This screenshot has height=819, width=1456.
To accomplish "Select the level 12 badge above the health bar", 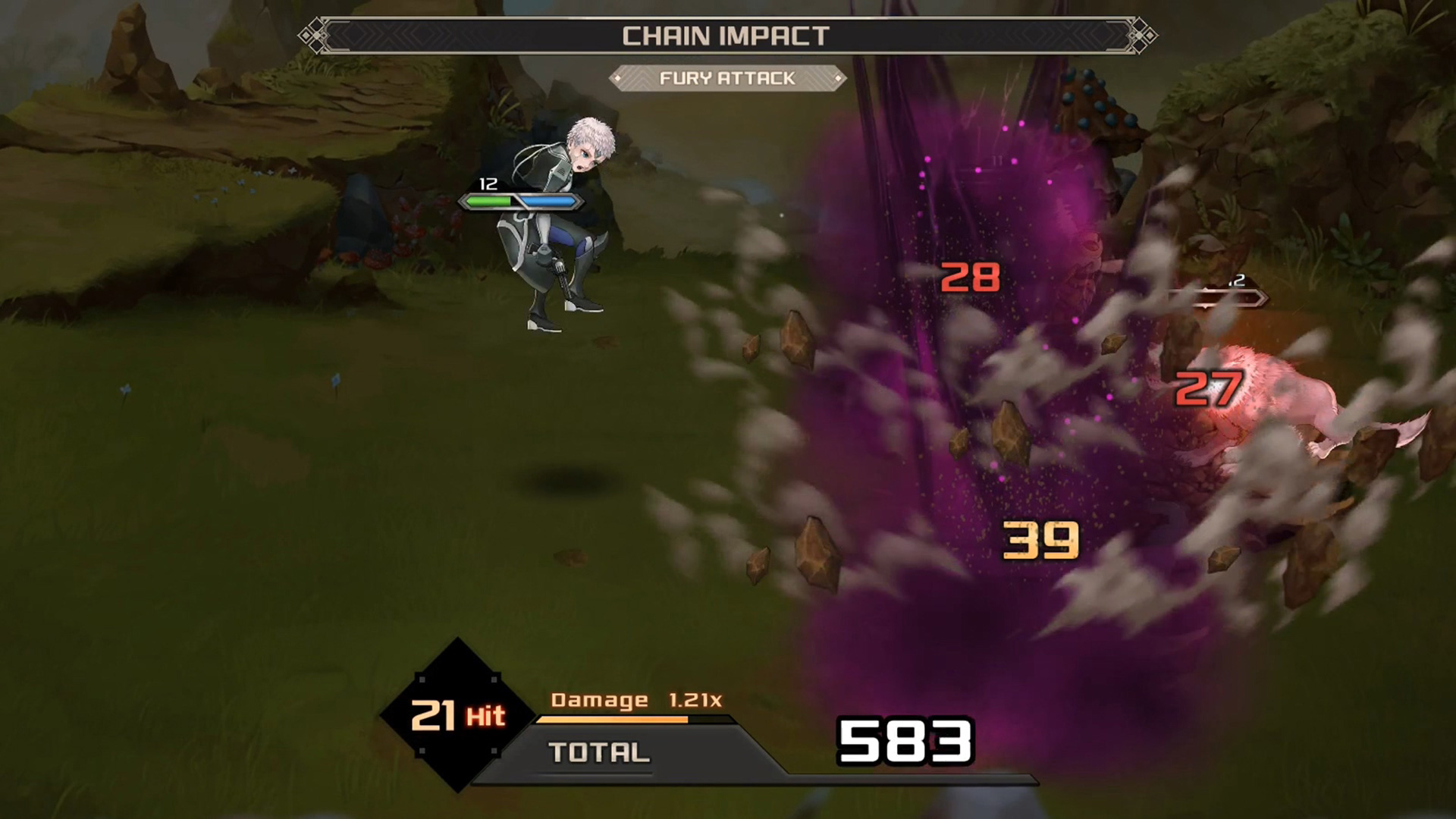I will (x=489, y=183).
